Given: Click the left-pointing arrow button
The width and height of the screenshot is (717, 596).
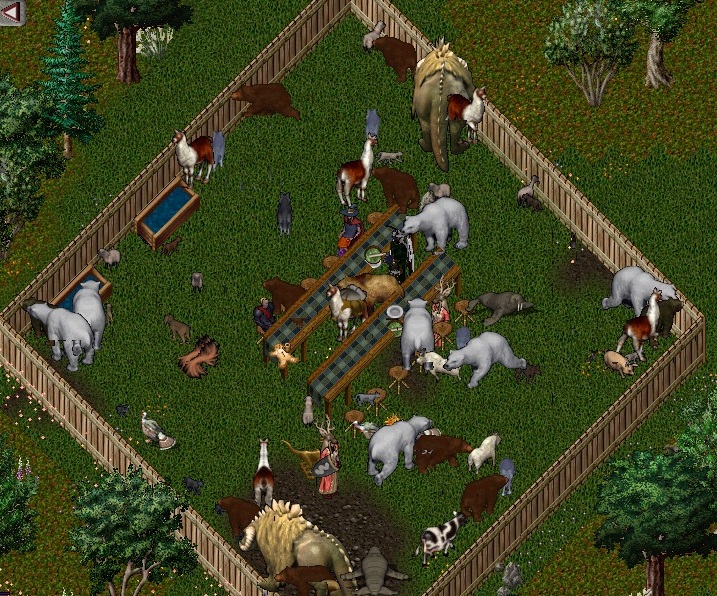Looking at the screenshot, I should [x=13, y=12].
